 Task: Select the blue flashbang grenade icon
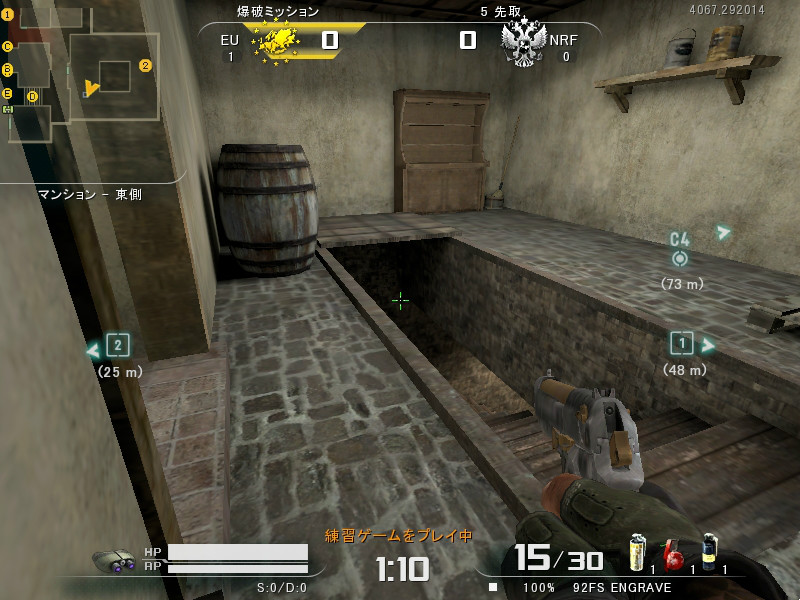pyautogui.click(x=709, y=553)
